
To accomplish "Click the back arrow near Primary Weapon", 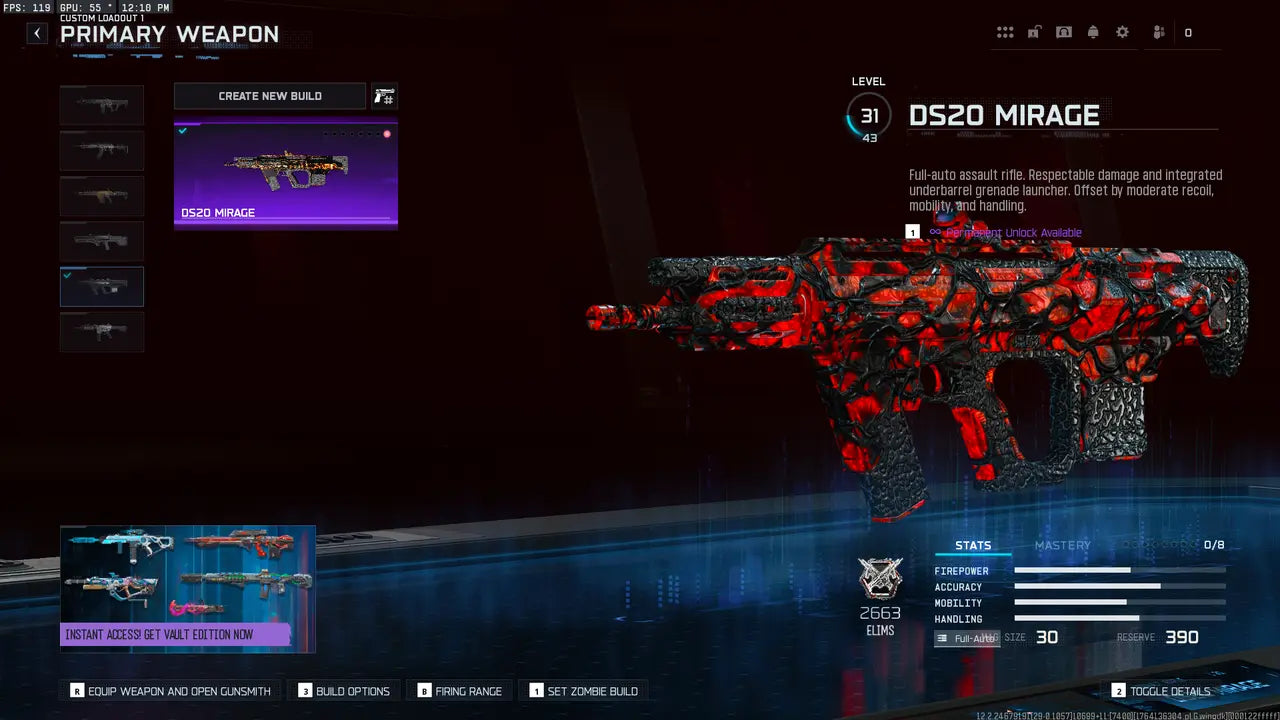I will pos(36,33).
